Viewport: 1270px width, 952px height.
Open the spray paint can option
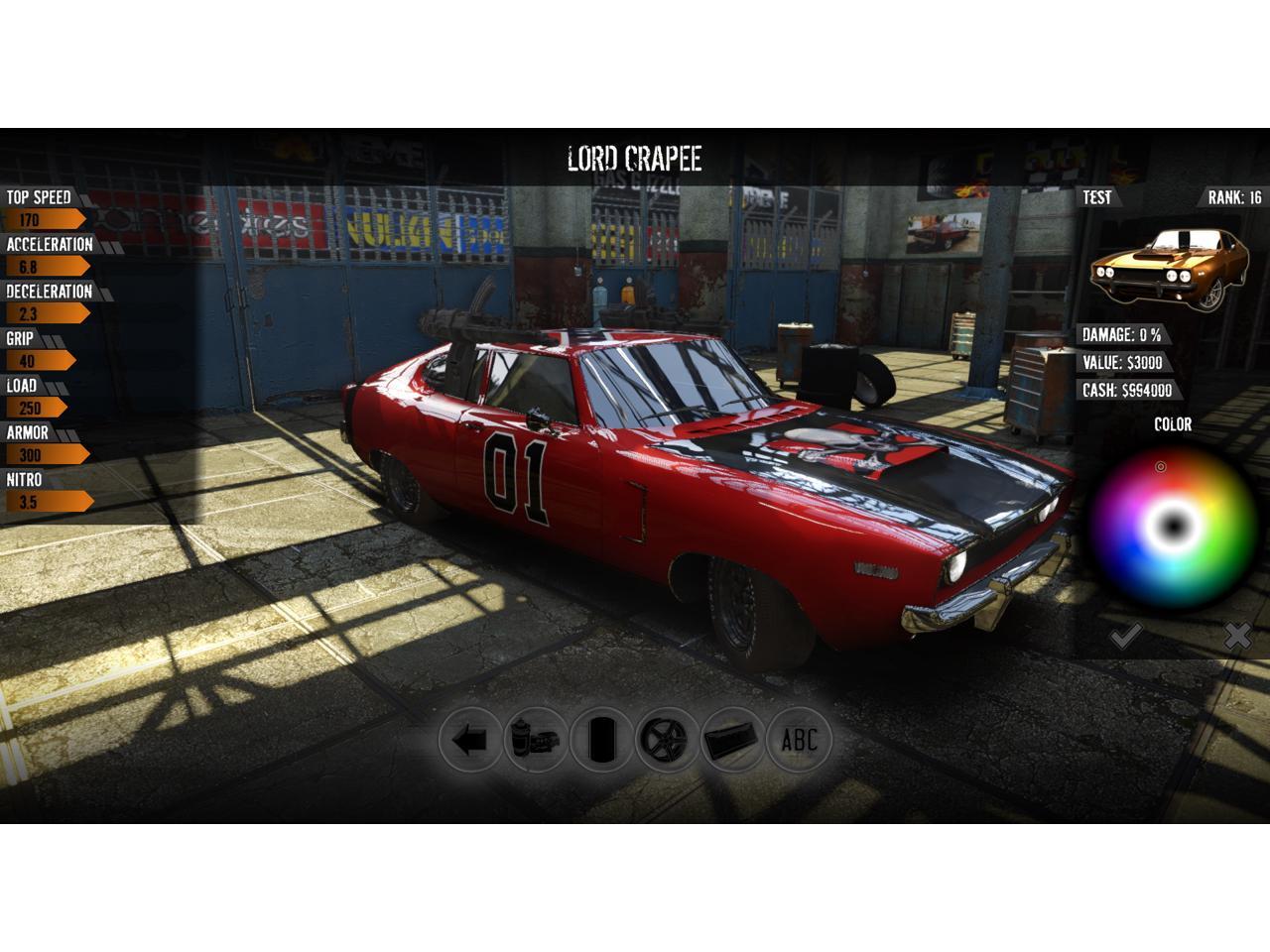click(x=536, y=740)
